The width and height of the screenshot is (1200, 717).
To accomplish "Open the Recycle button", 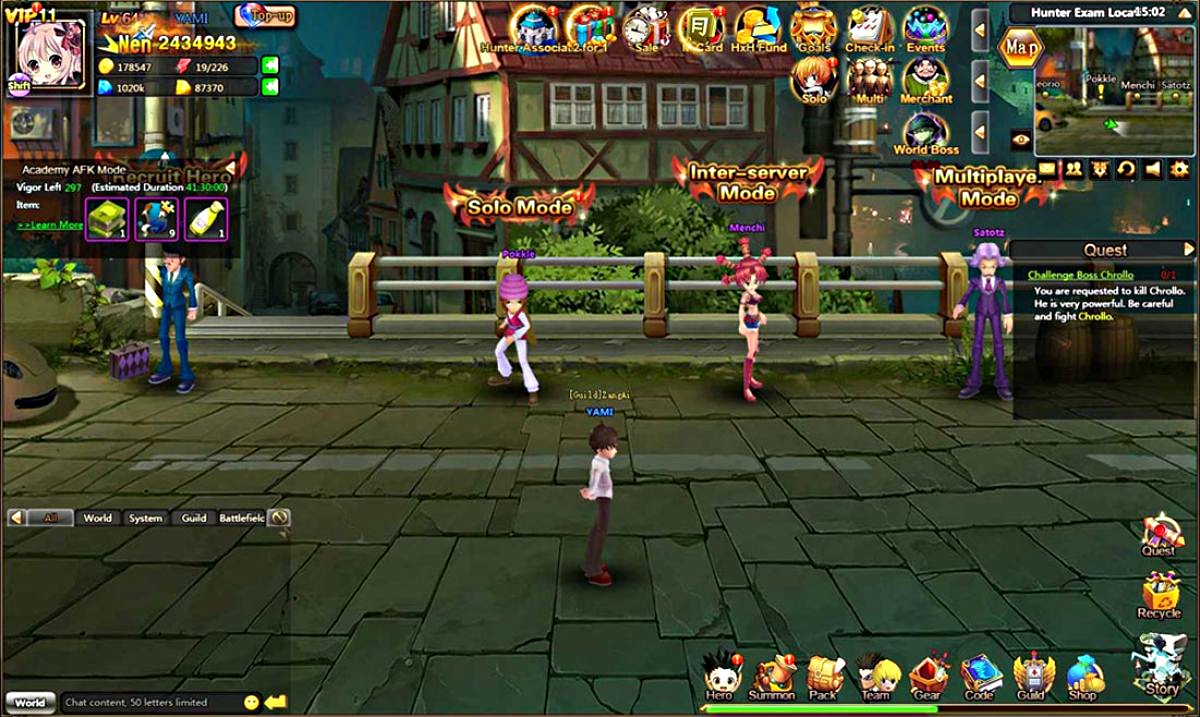I will pyautogui.click(x=1159, y=595).
